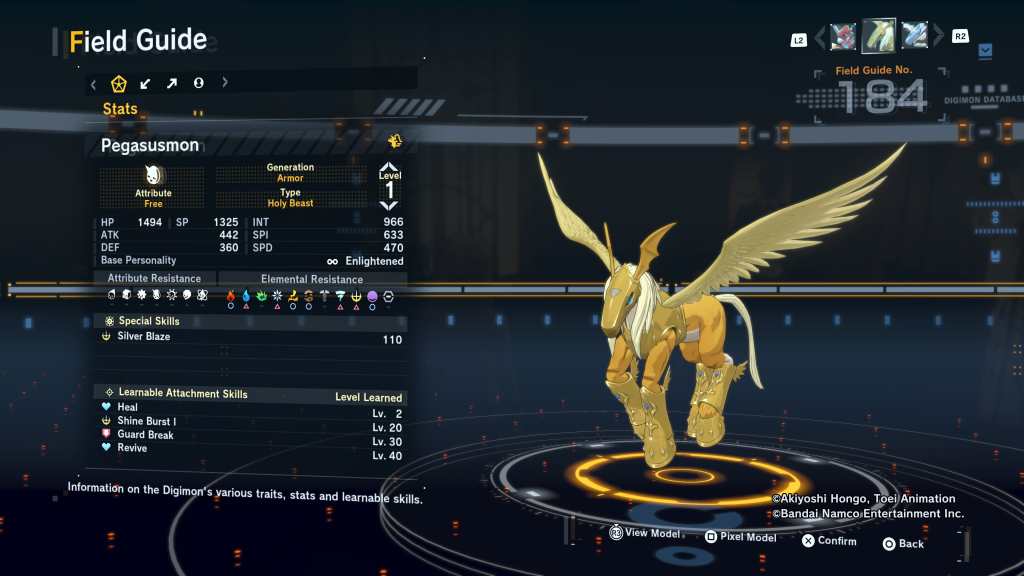
Task: Click the left chevron beside the Stats tabs
Action: click(x=93, y=83)
